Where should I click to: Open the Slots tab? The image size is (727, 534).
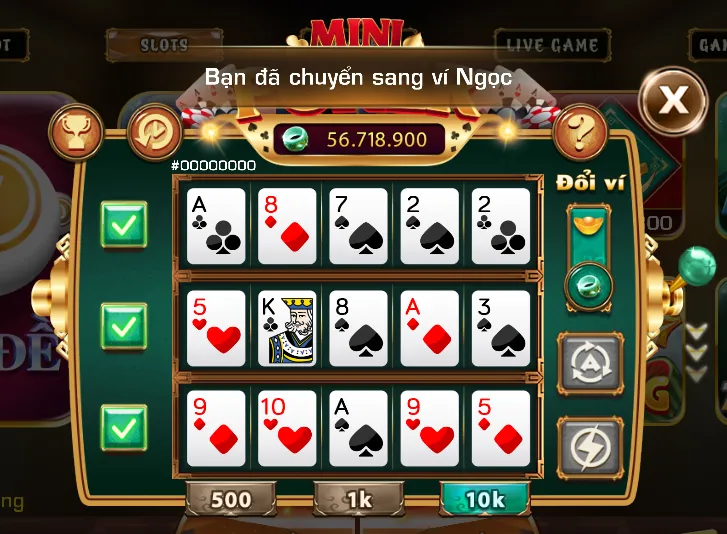[x=164, y=45]
